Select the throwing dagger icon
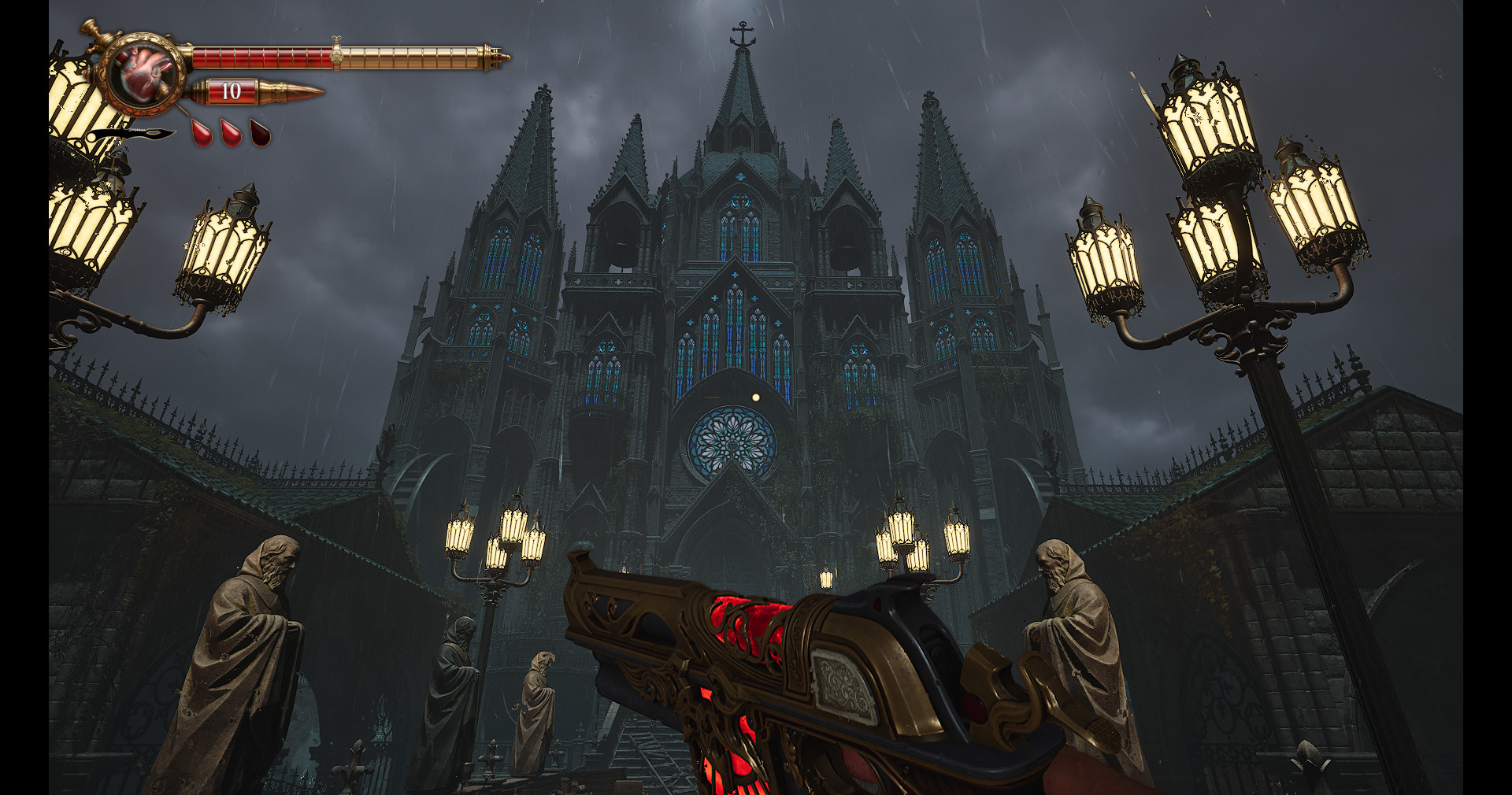The image size is (1512, 795). (x=134, y=134)
